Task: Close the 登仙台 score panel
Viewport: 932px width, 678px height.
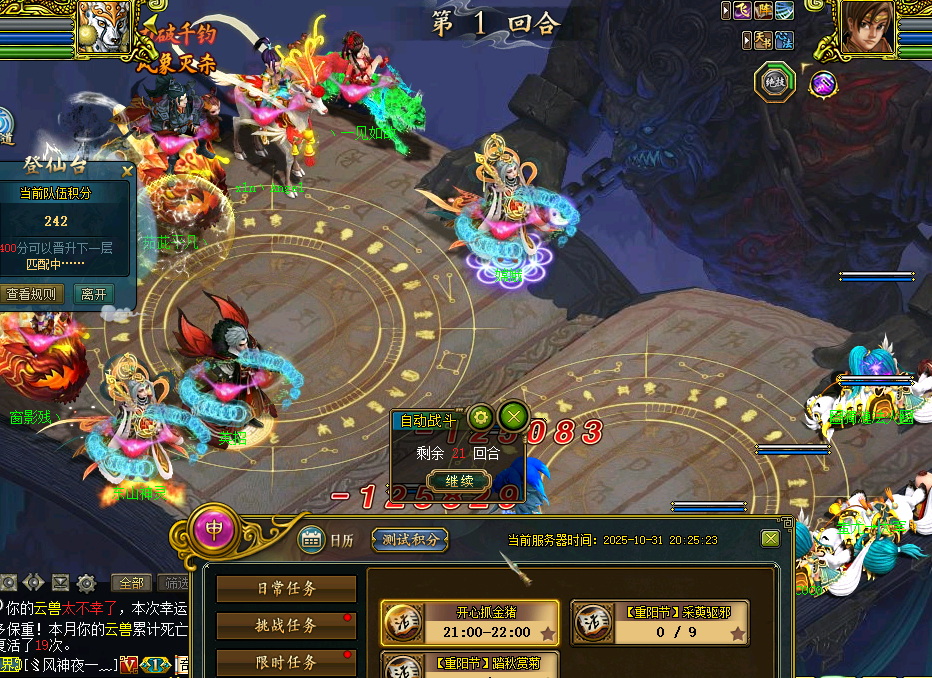Action: [x=127, y=171]
